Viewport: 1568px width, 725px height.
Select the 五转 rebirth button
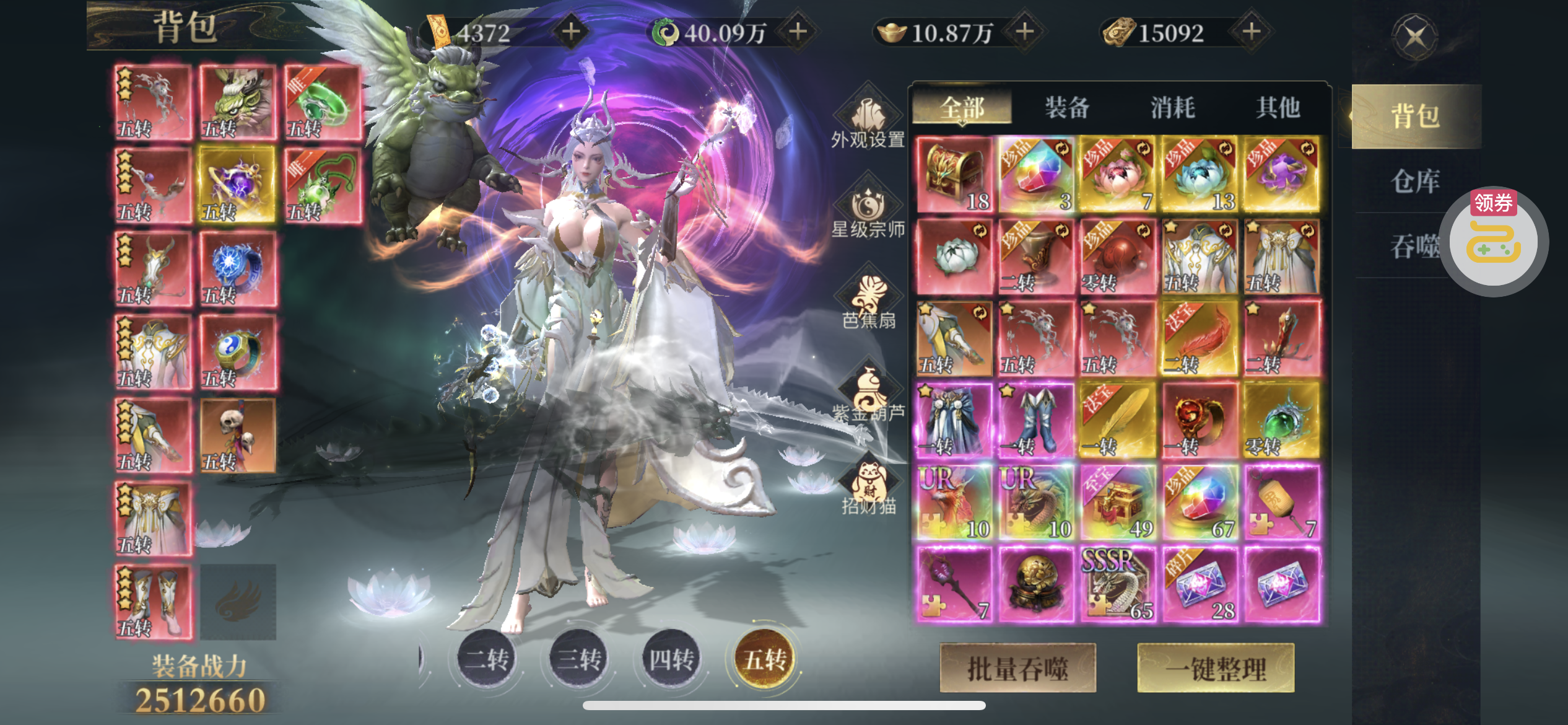tap(765, 659)
